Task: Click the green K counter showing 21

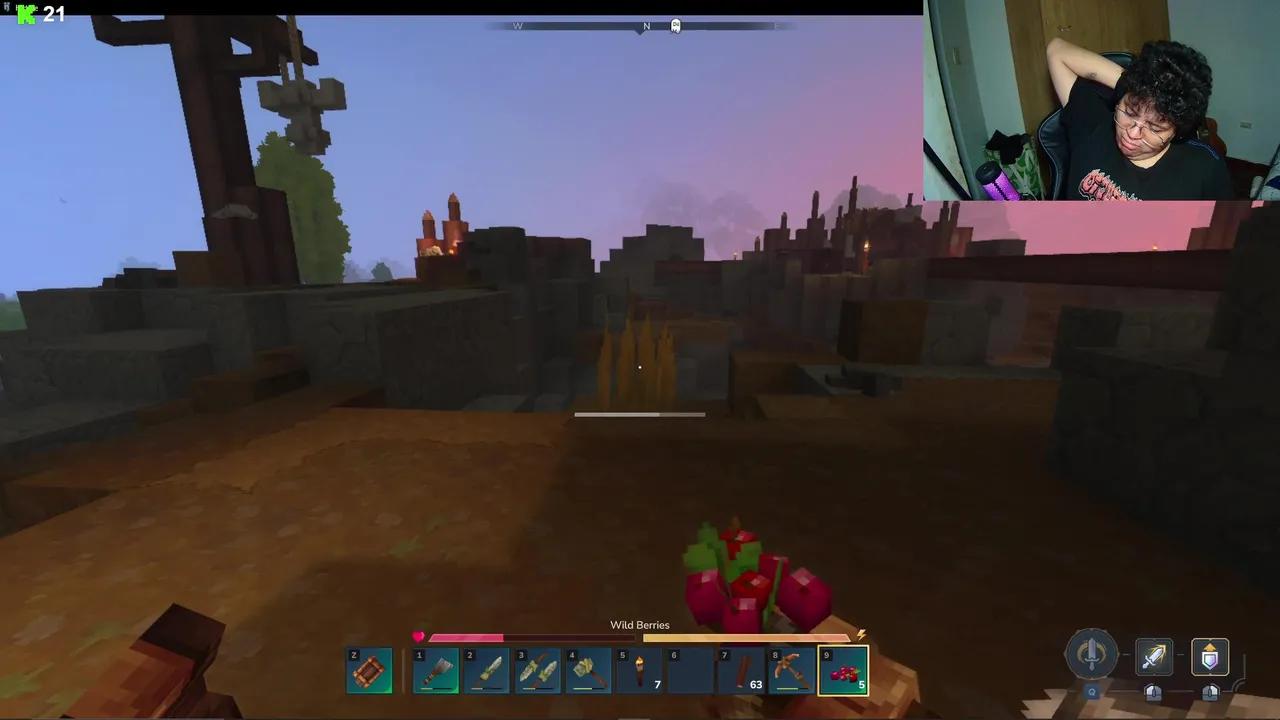Action: pyautogui.click(x=40, y=15)
